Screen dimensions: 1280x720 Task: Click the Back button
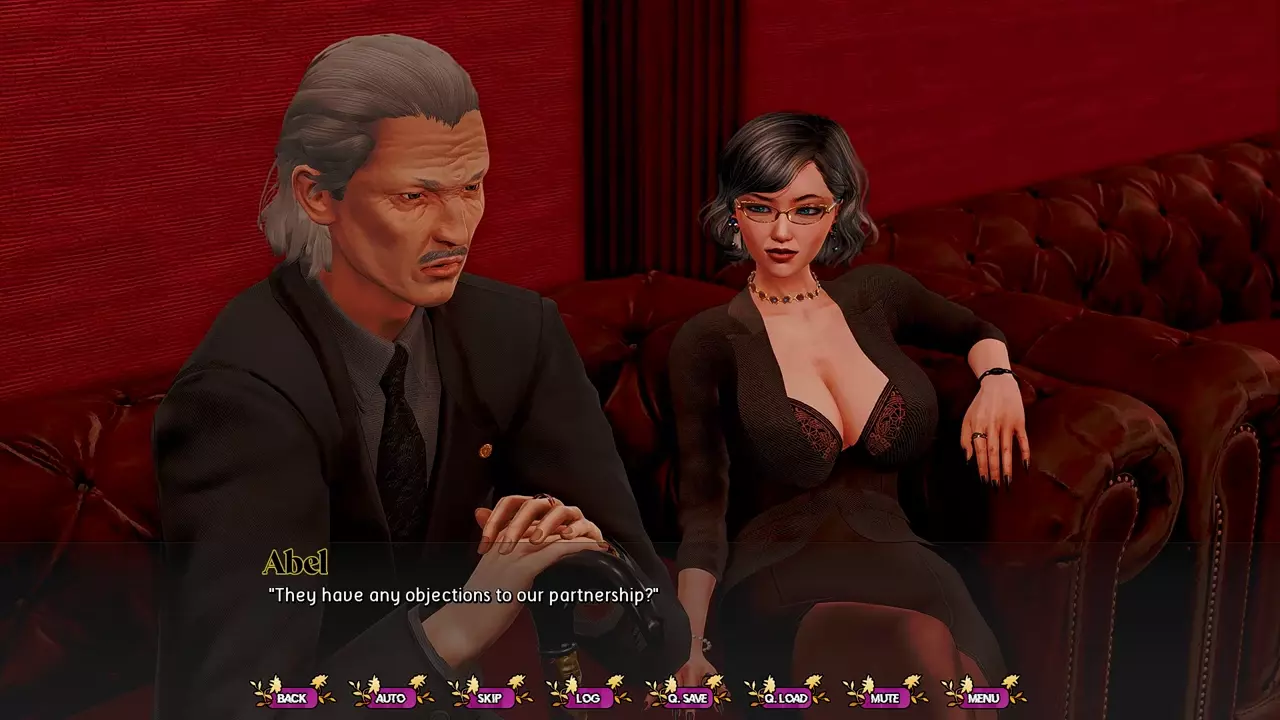[x=292, y=697]
